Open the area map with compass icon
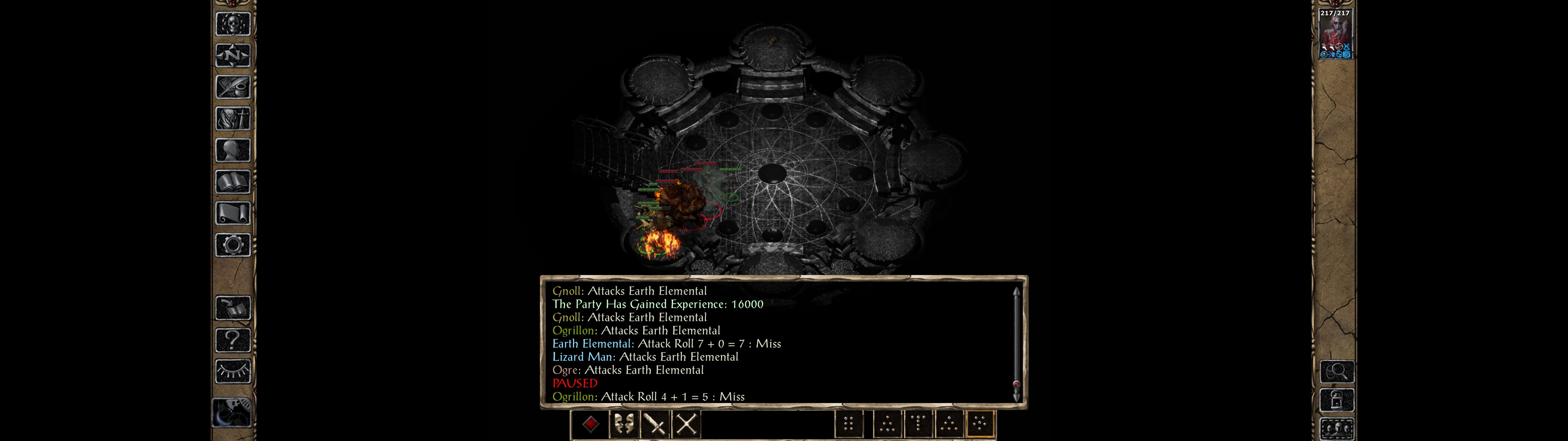1568x441 pixels. coord(232,55)
